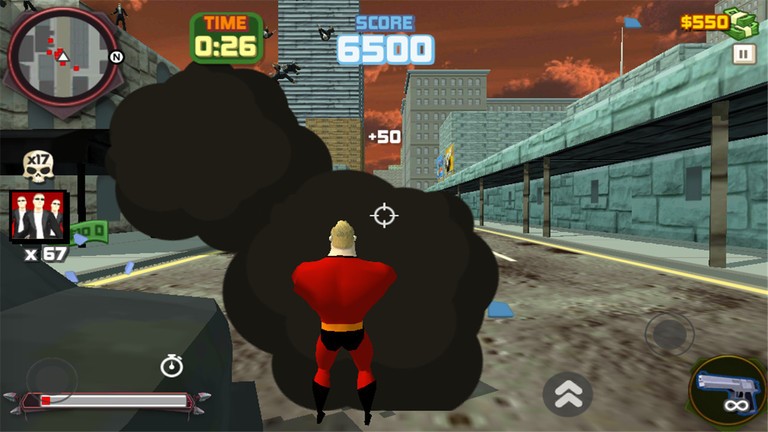Pause the game with the pause button
This screenshot has height=432, width=768.
744,53
